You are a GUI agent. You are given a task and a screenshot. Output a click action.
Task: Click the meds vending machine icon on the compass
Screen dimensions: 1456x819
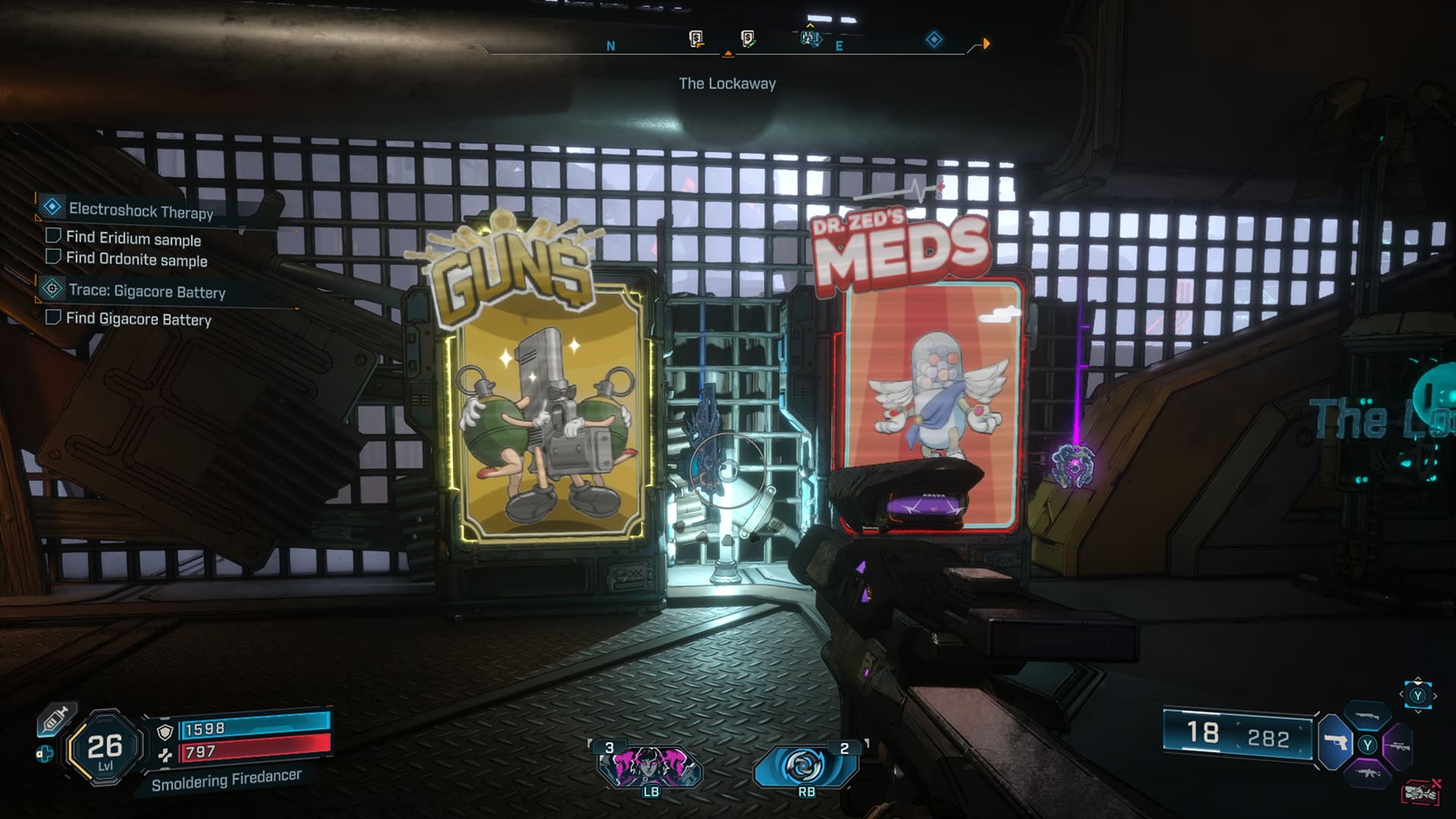(747, 39)
